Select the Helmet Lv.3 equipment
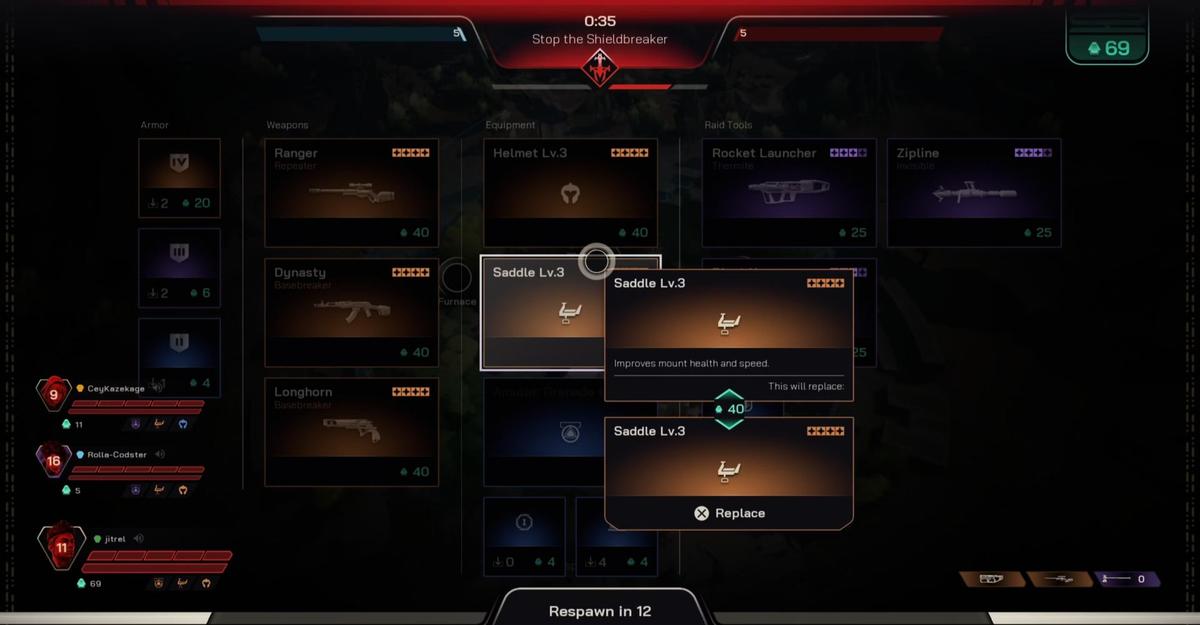1200x625 pixels. pyautogui.click(x=570, y=193)
